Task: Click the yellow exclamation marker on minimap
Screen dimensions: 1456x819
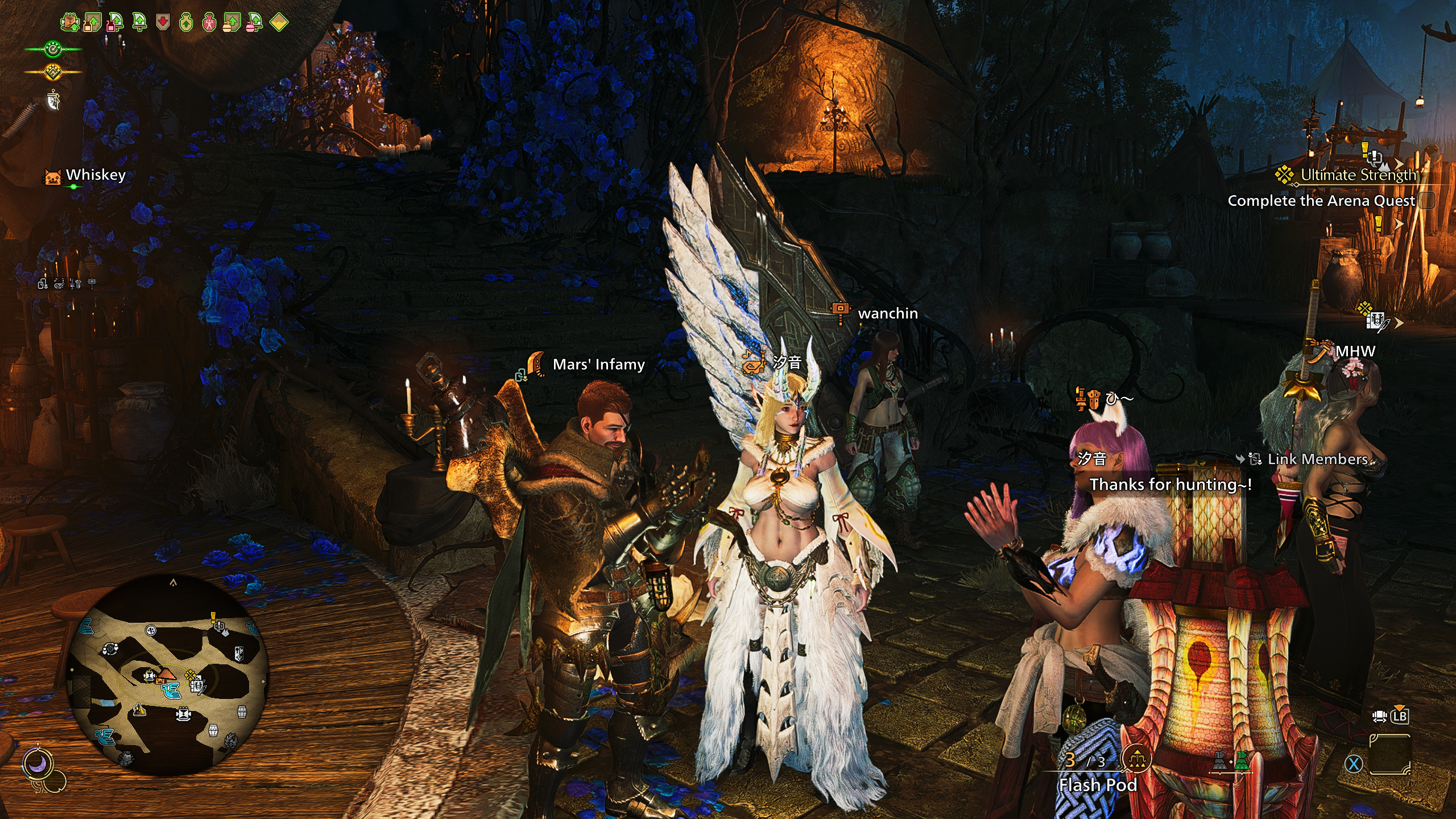Action: pyautogui.click(x=213, y=617)
